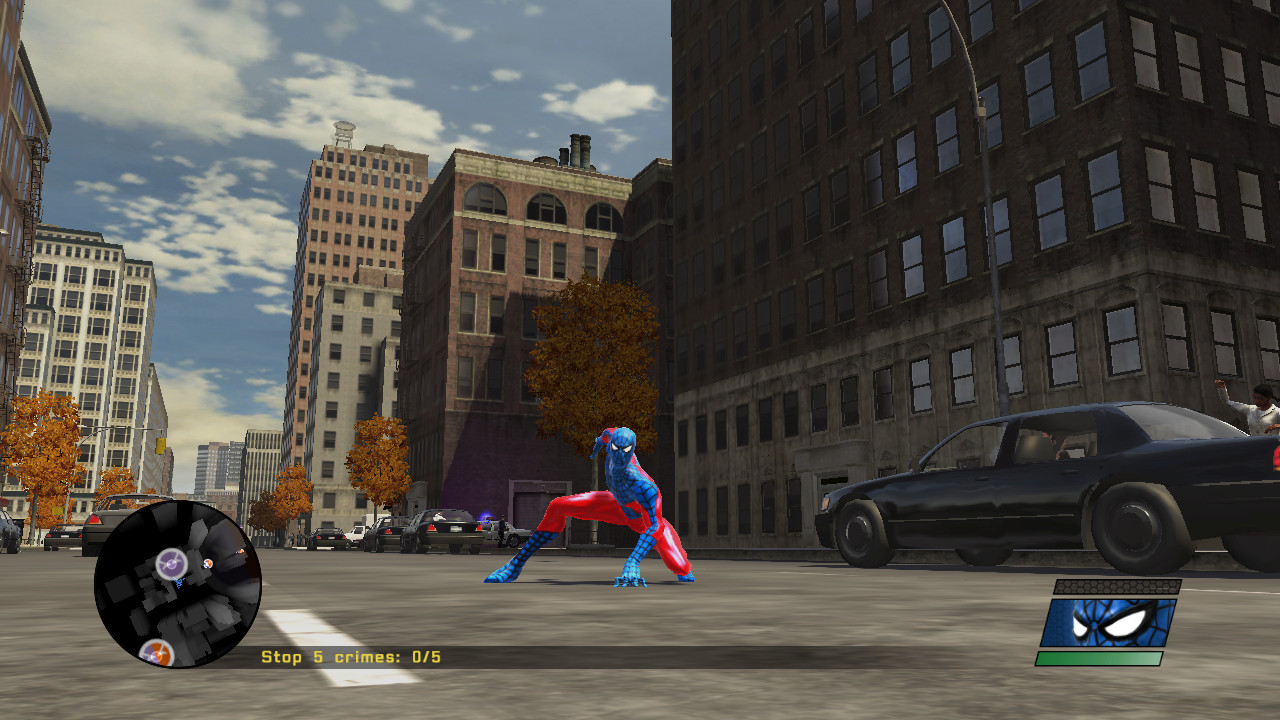Select the 0/5 crime counter
The height and width of the screenshot is (720, 1280).
click(425, 658)
